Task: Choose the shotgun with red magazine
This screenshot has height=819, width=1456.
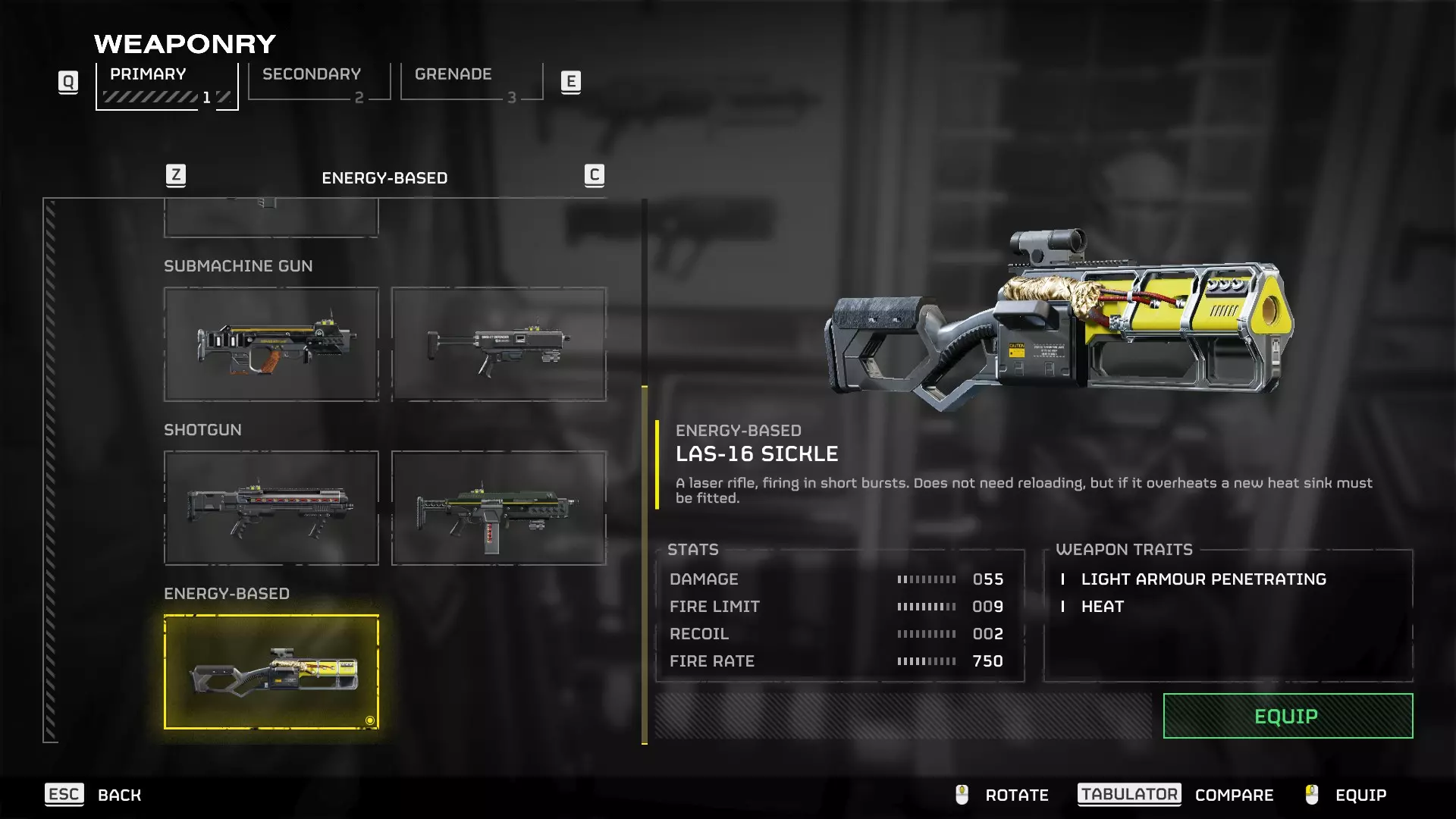Action: click(x=498, y=508)
